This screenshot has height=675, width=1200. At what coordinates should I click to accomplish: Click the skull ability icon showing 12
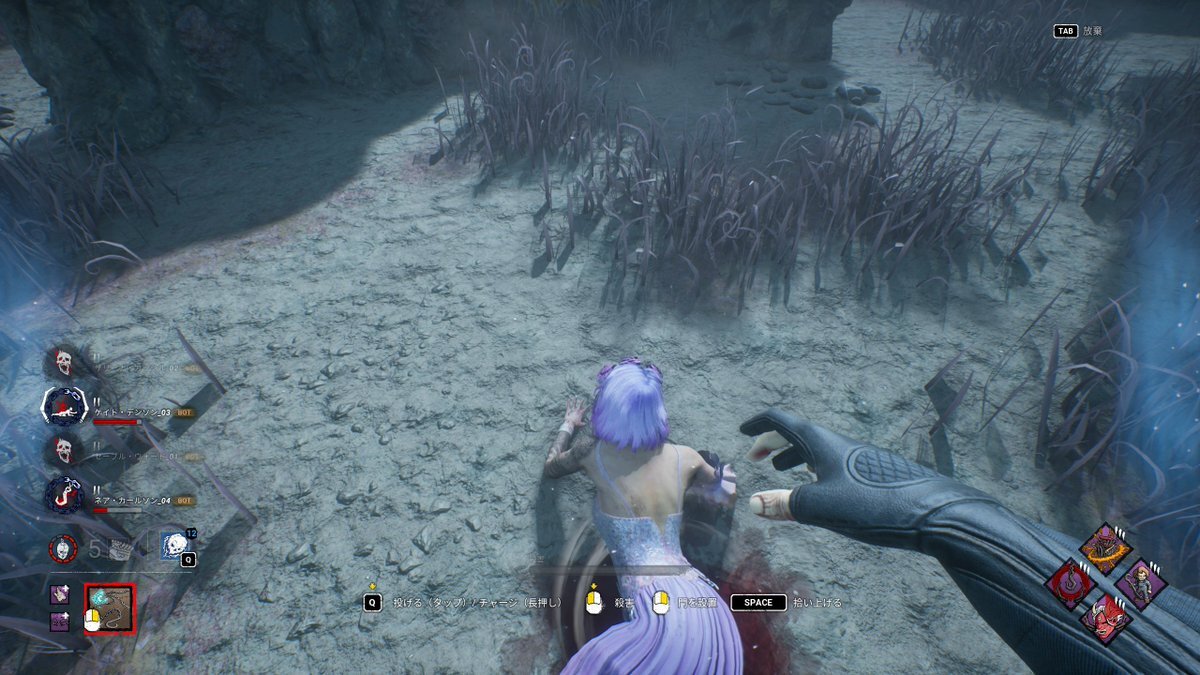click(x=175, y=546)
